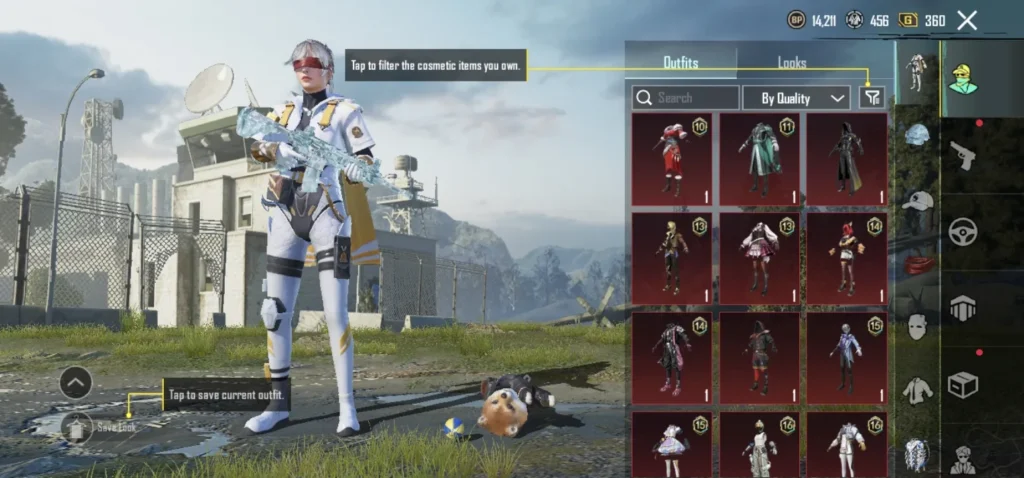
Task: Toggle the owned items filter icon
Action: point(872,97)
